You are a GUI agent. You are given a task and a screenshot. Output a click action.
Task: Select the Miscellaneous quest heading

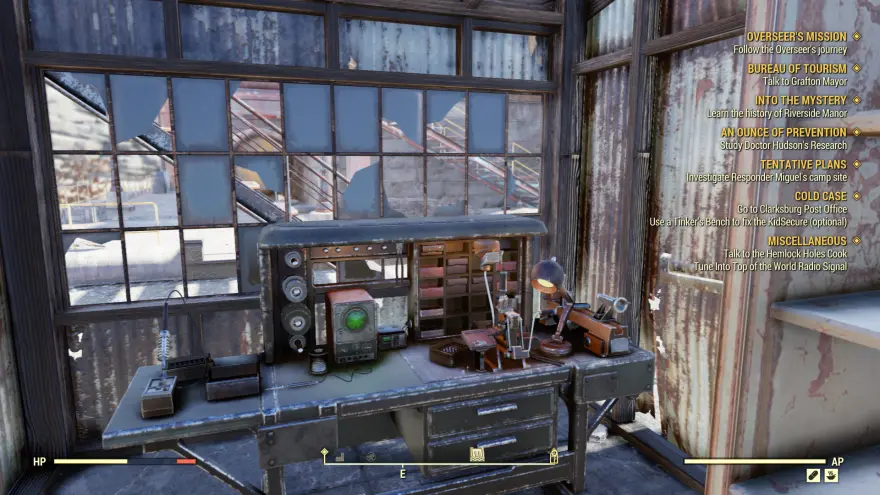tap(807, 241)
